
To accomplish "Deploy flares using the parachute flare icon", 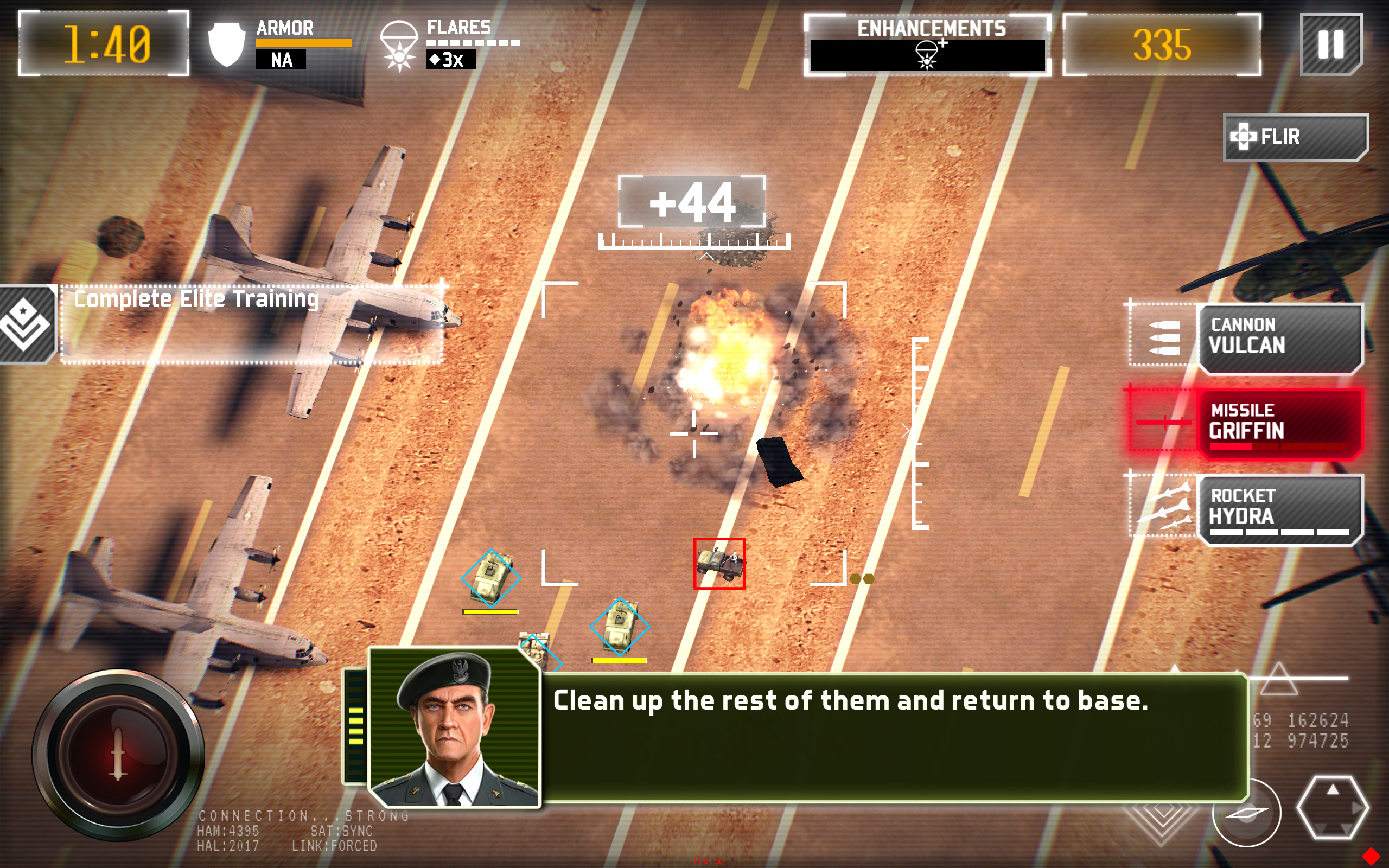I will click(x=398, y=46).
